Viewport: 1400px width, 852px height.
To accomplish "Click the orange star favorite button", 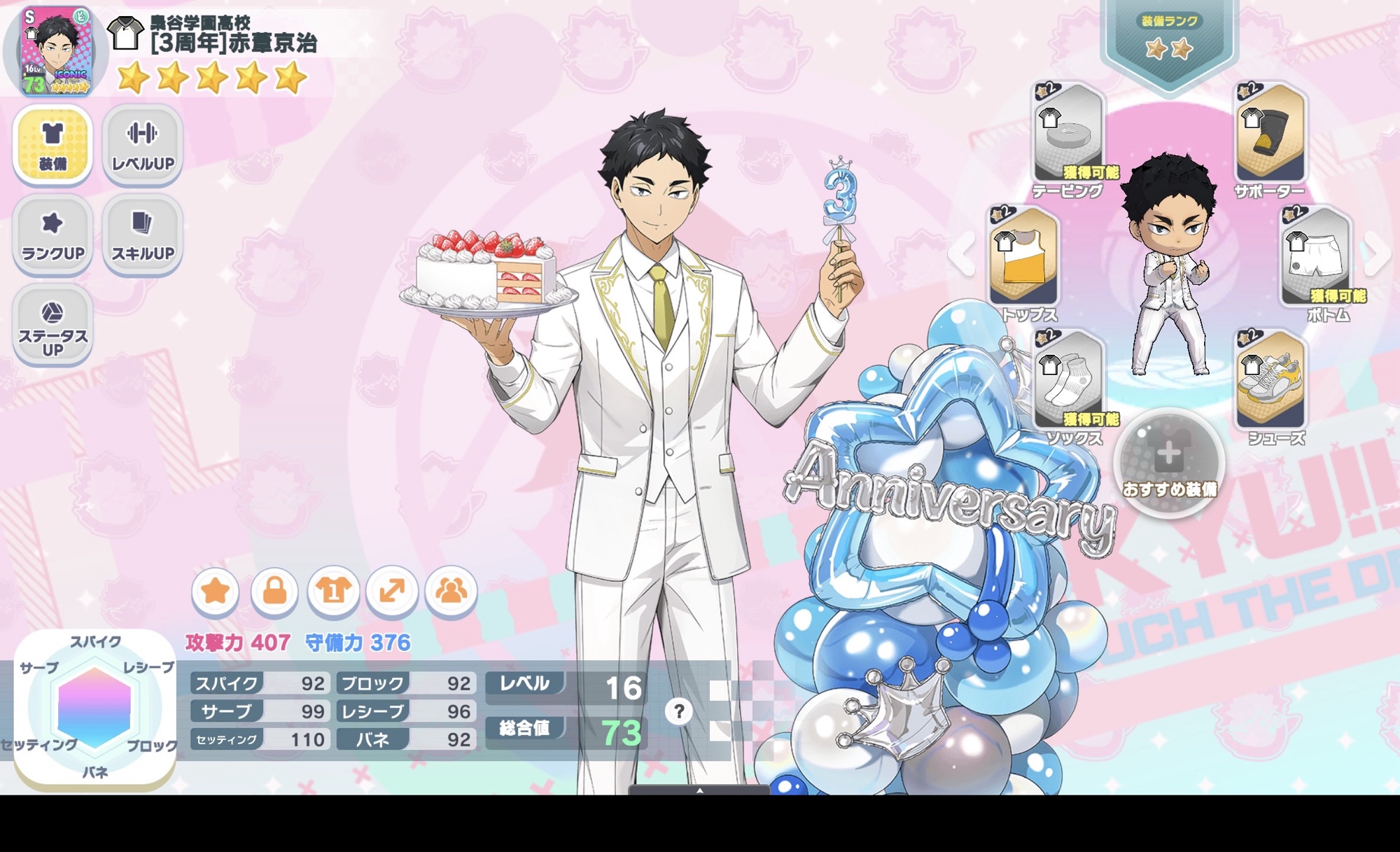I will [216, 592].
